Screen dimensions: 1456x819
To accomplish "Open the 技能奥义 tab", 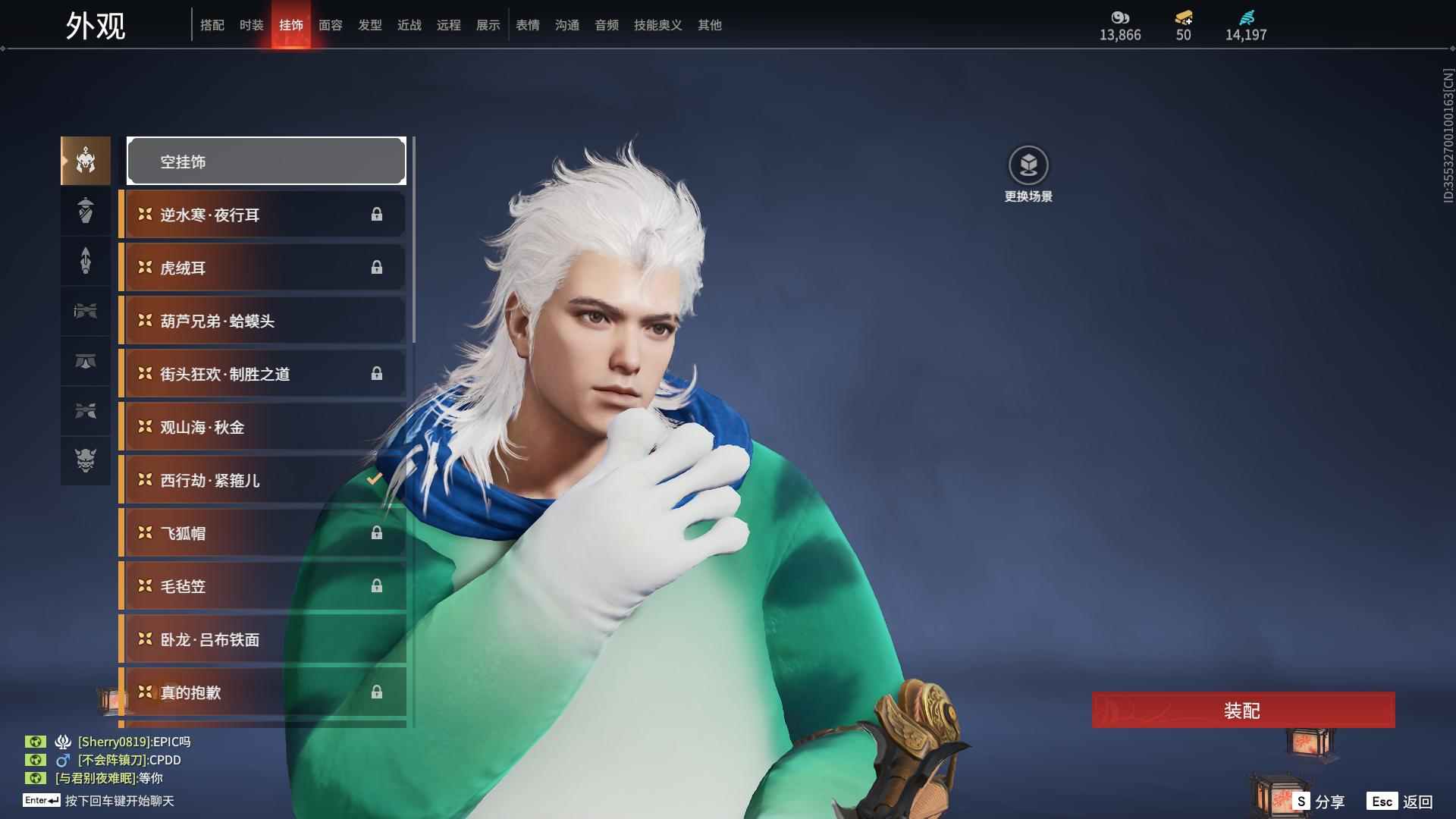I will point(657,25).
